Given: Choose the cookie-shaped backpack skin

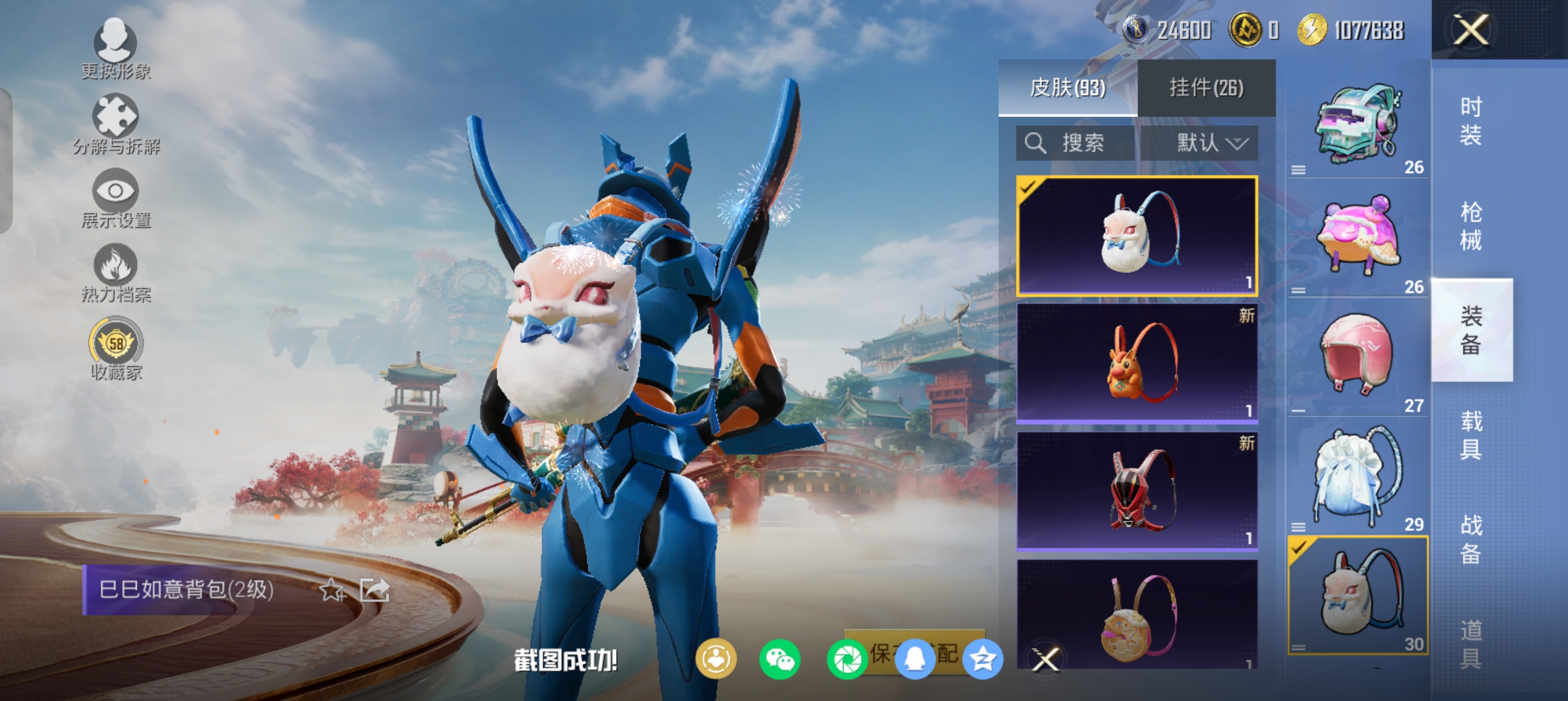Looking at the screenshot, I should click(1137, 615).
